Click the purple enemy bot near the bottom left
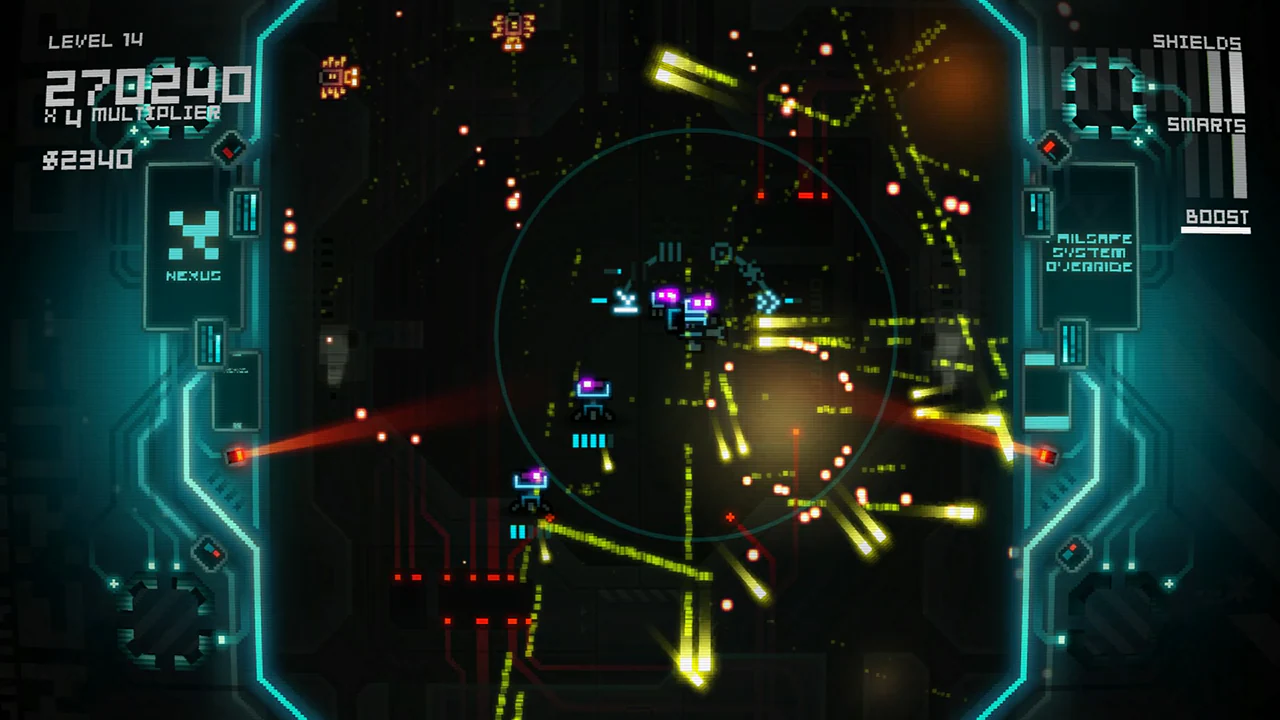The image size is (1280, 720). click(x=530, y=482)
